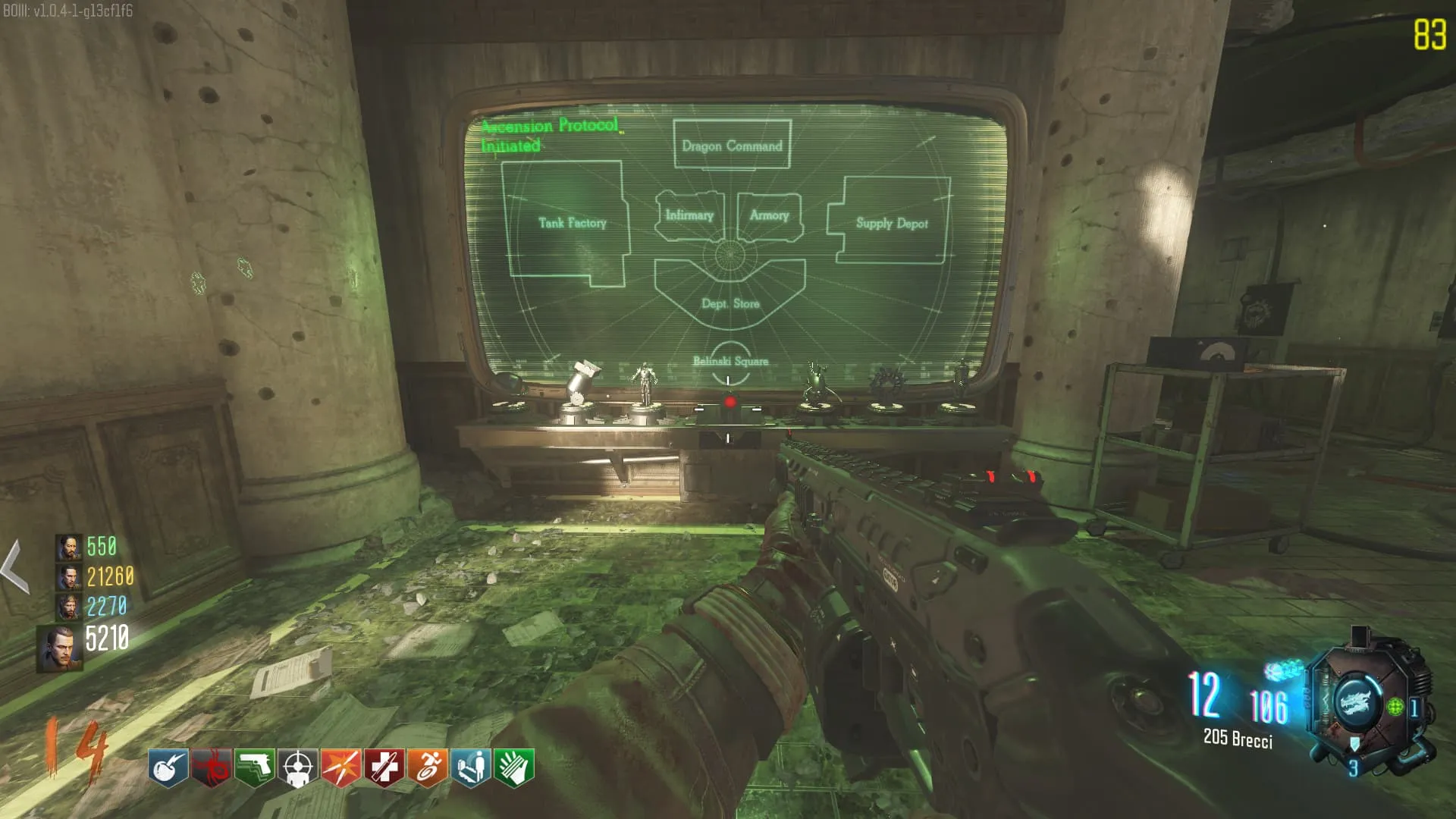Select the player portrait with 550 points
This screenshot has height=819, width=1456.
[x=68, y=547]
